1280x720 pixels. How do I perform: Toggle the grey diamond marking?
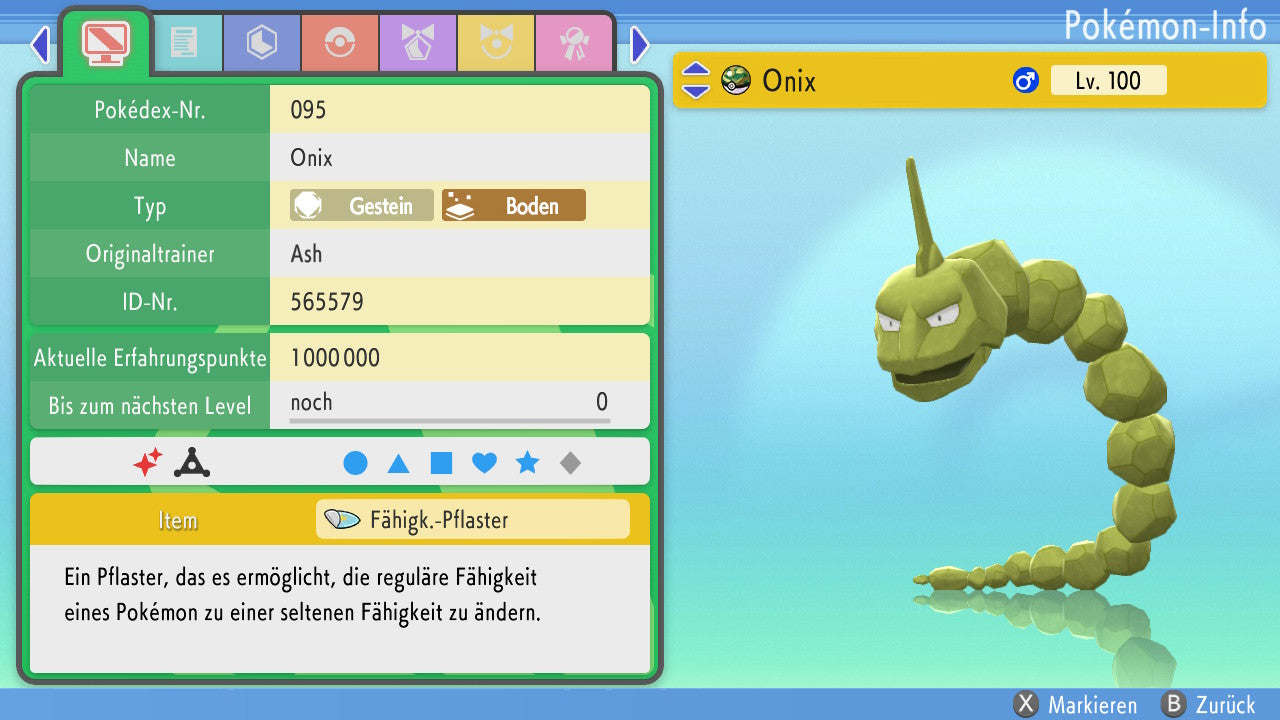(x=570, y=463)
